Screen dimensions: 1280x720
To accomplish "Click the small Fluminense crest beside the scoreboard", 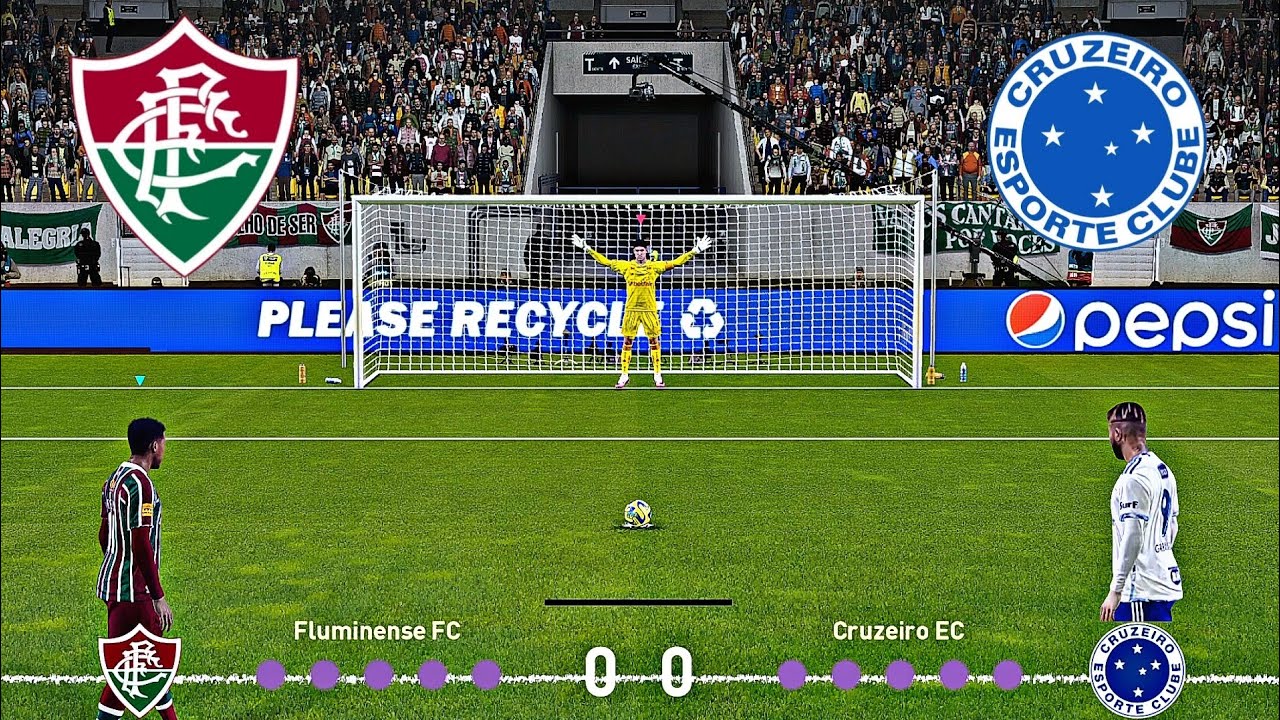I will click(x=139, y=668).
